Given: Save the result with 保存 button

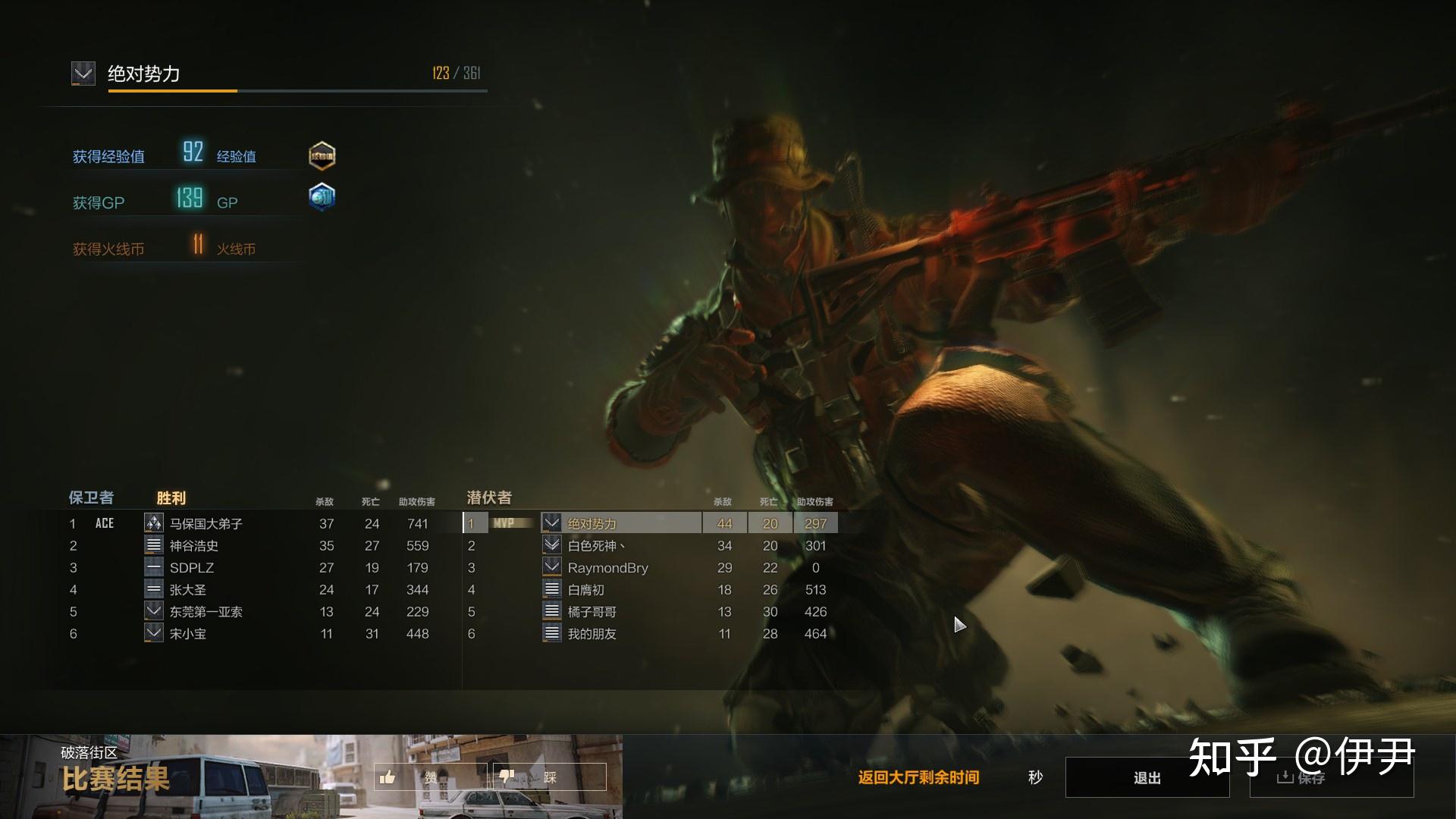Looking at the screenshot, I should pyautogui.click(x=1331, y=777).
